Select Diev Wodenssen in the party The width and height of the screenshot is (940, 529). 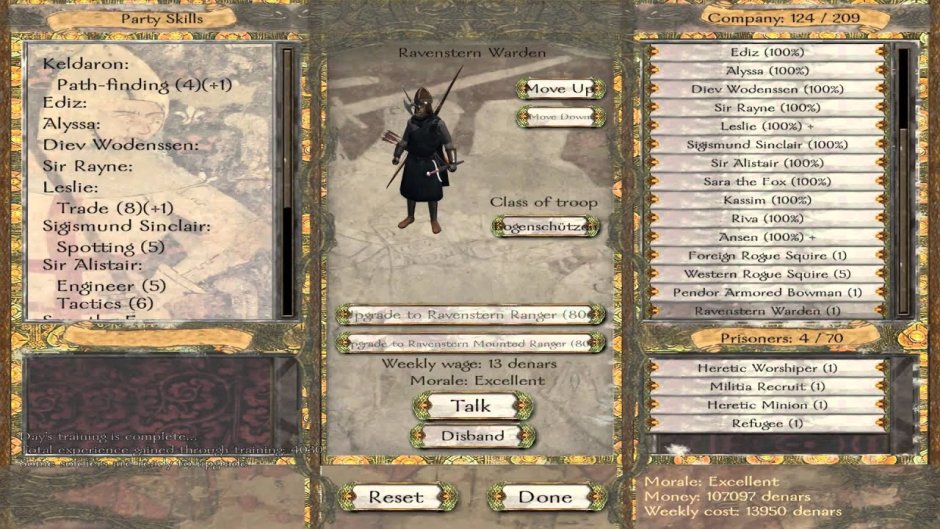click(x=768, y=89)
